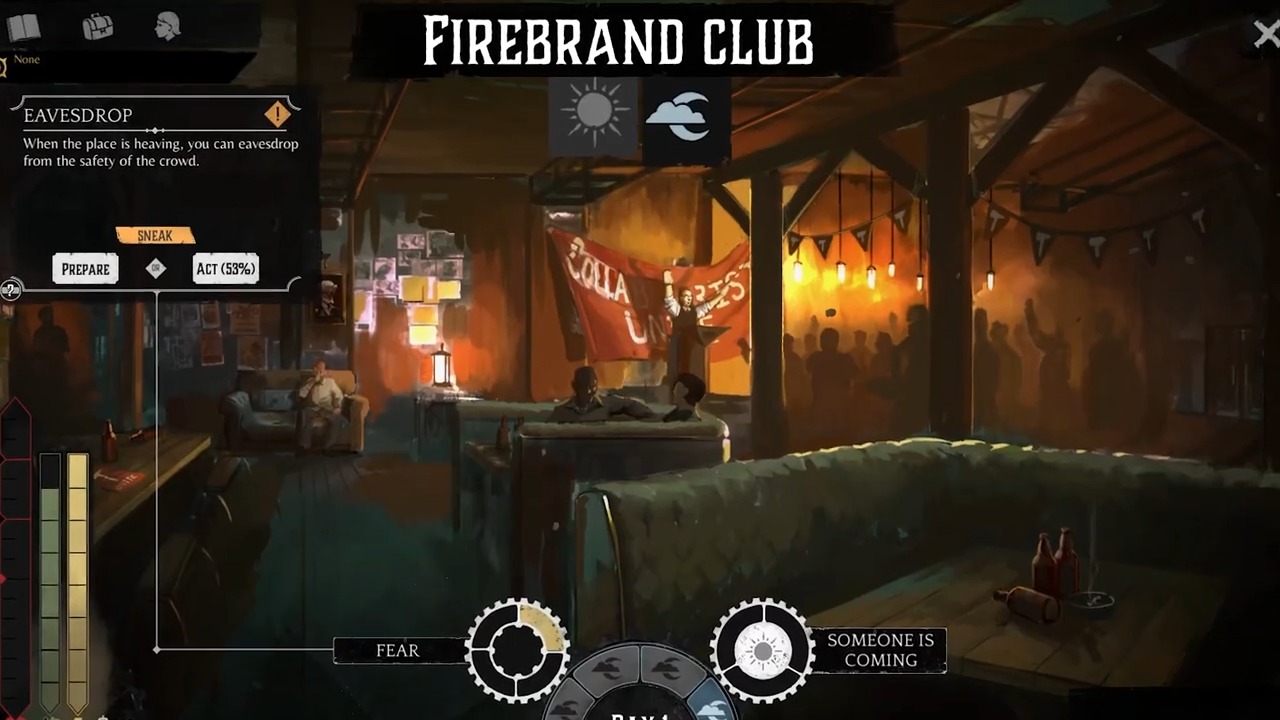The height and width of the screenshot is (720, 1280).
Task: Choose Act (53%) for Eavesdrop
Action: click(x=225, y=269)
